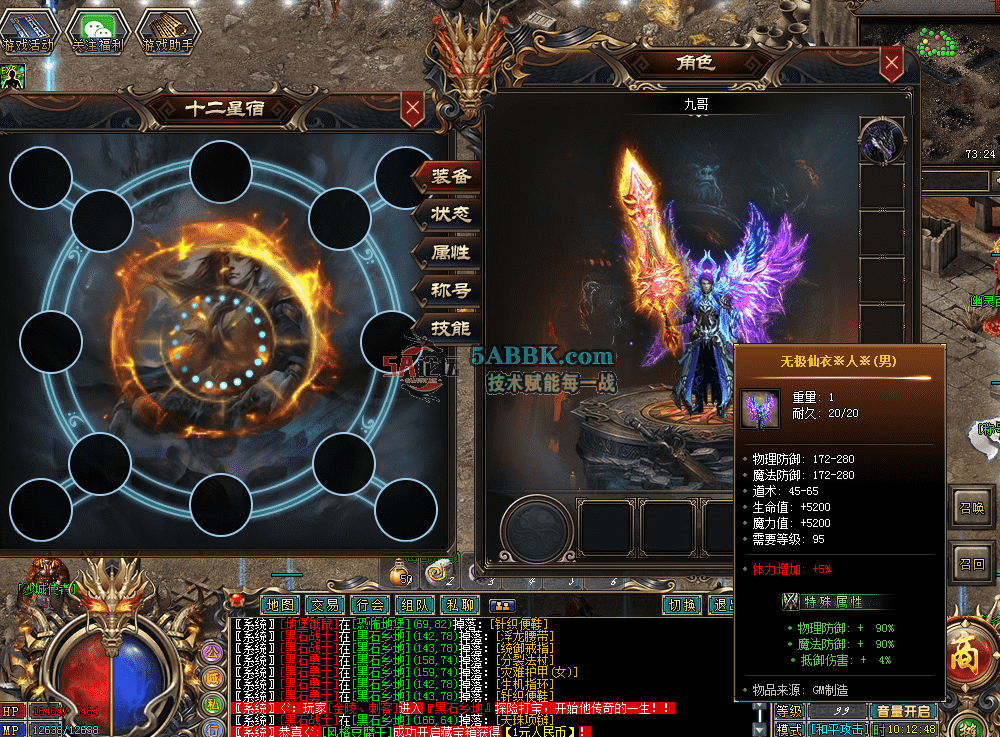Close the 十二星宿 panel
Image resolution: width=1000 pixels, height=737 pixels.
click(411, 108)
